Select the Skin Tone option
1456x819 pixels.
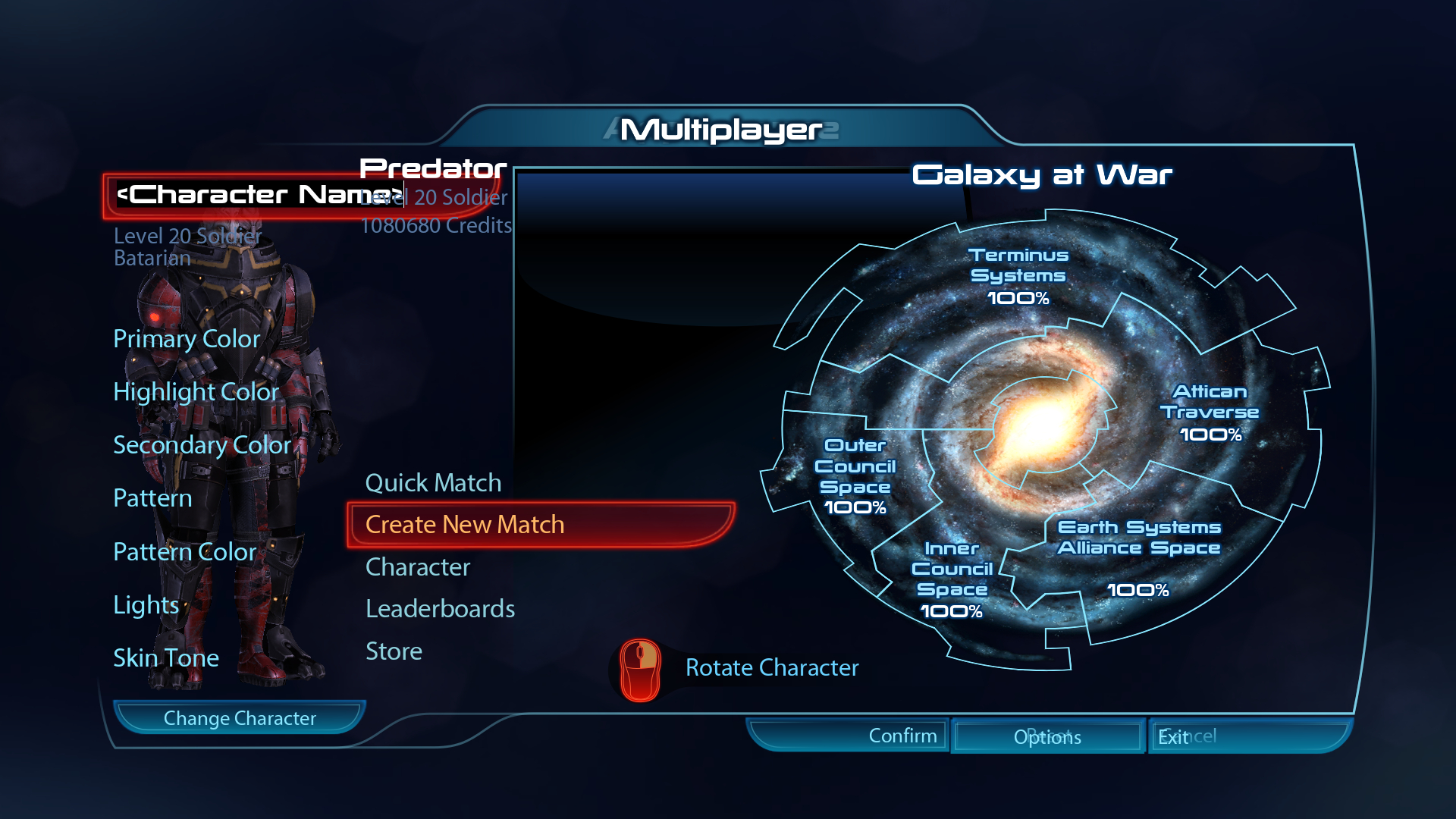pos(166,658)
